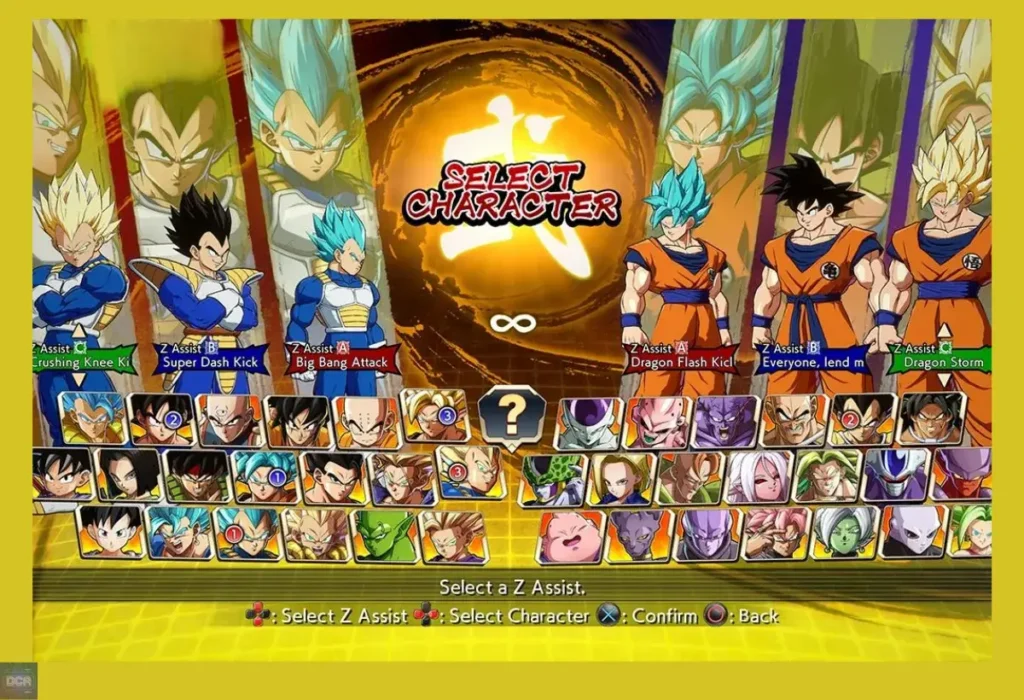
Task: Choose fat Majin Buu's portrait
Action: tap(571, 537)
